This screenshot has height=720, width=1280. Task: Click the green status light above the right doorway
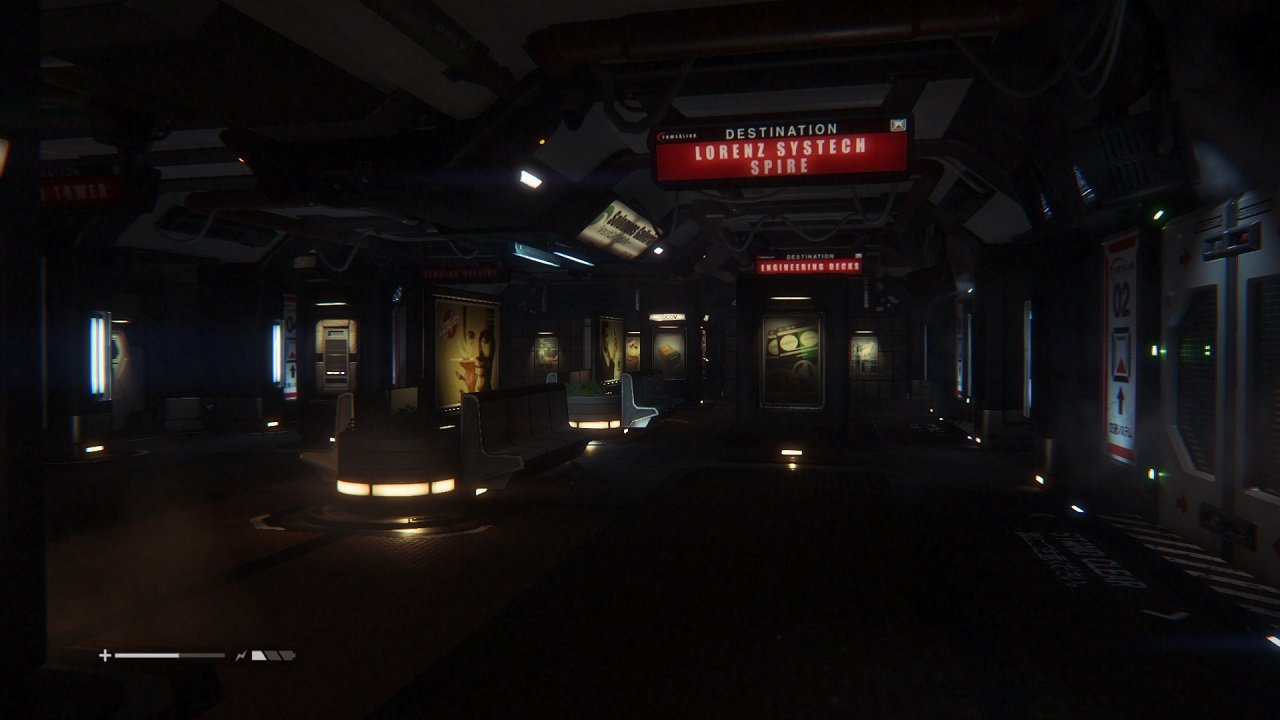click(1159, 213)
